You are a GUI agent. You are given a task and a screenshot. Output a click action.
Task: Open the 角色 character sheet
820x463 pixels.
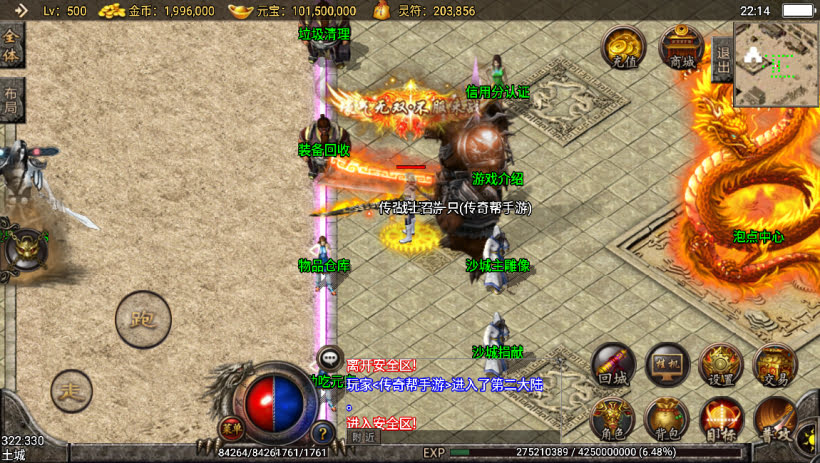613,419
